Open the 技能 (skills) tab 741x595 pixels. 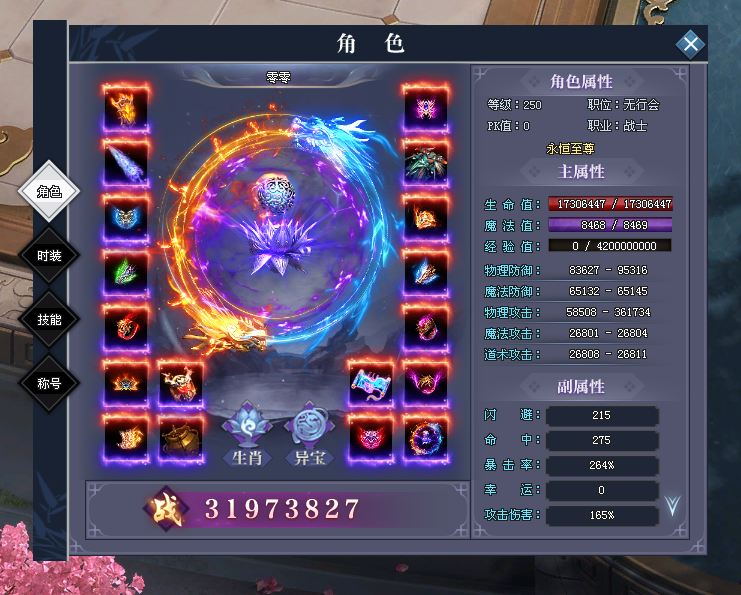click(x=49, y=319)
